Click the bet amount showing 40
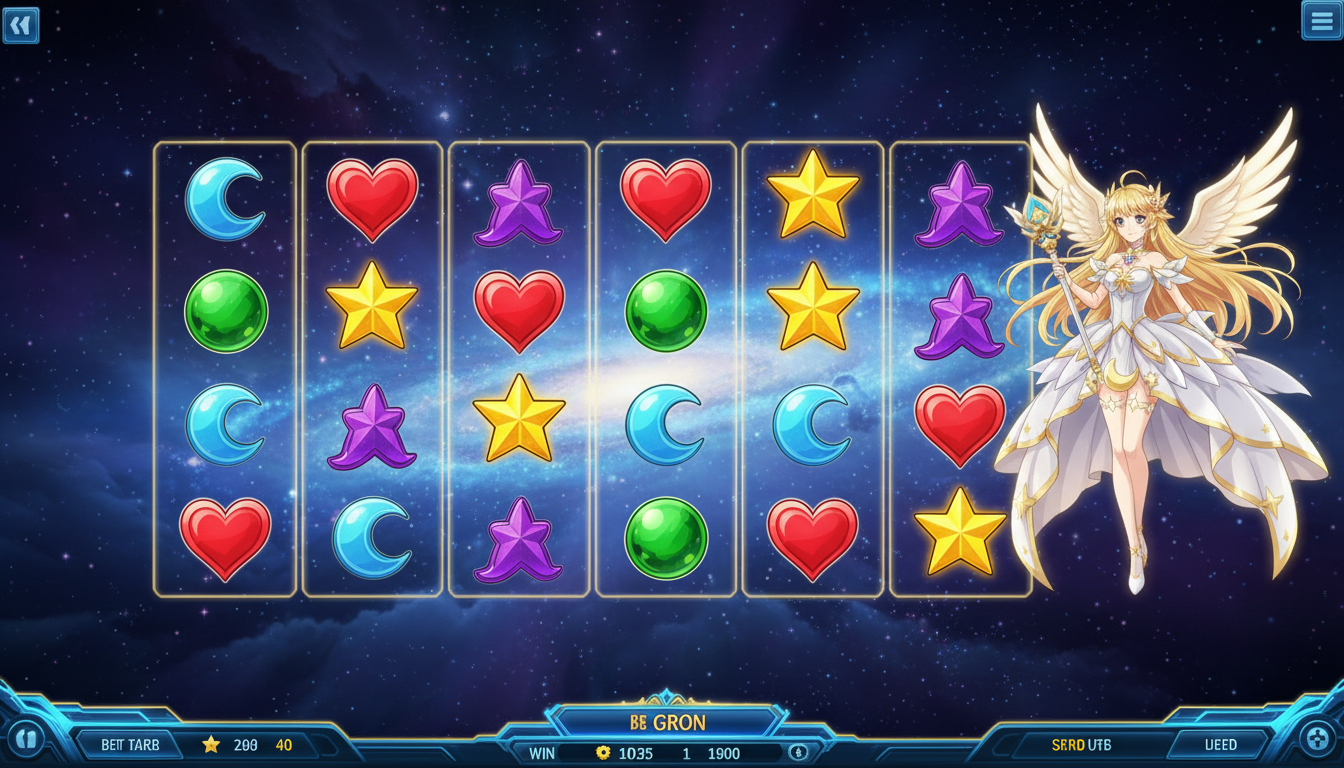This screenshot has width=1344, height=768. click(x=283, y=744)
